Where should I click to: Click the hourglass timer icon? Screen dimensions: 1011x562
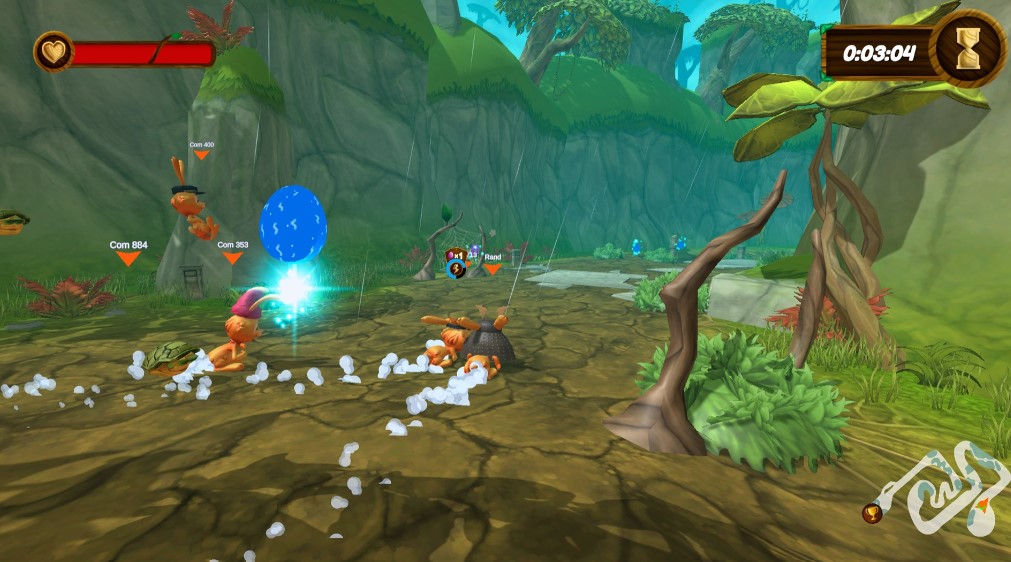pyautogui.click(x=967, y=48)
